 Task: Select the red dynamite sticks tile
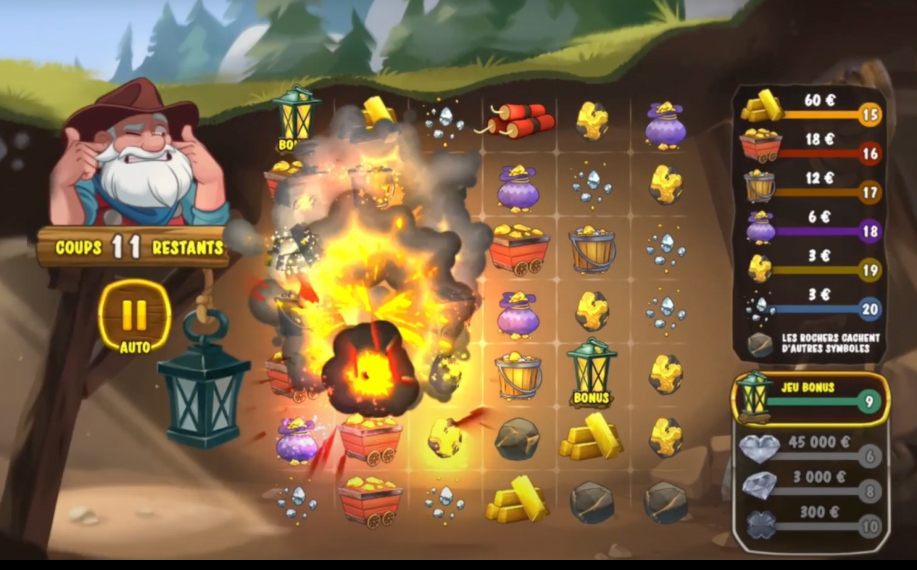[x=520, y=121]
